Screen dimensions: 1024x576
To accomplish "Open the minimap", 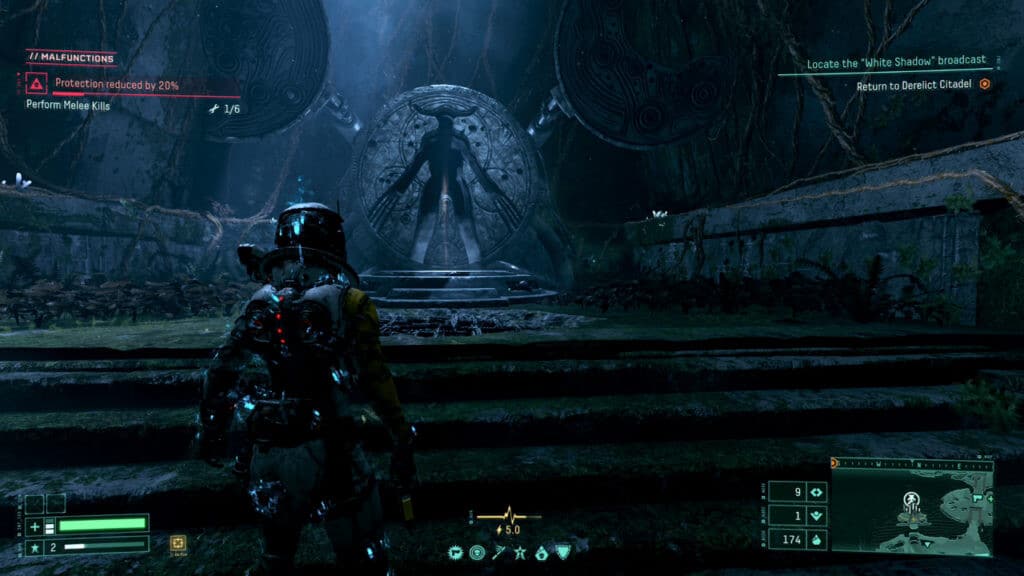I will click(911, 510).
